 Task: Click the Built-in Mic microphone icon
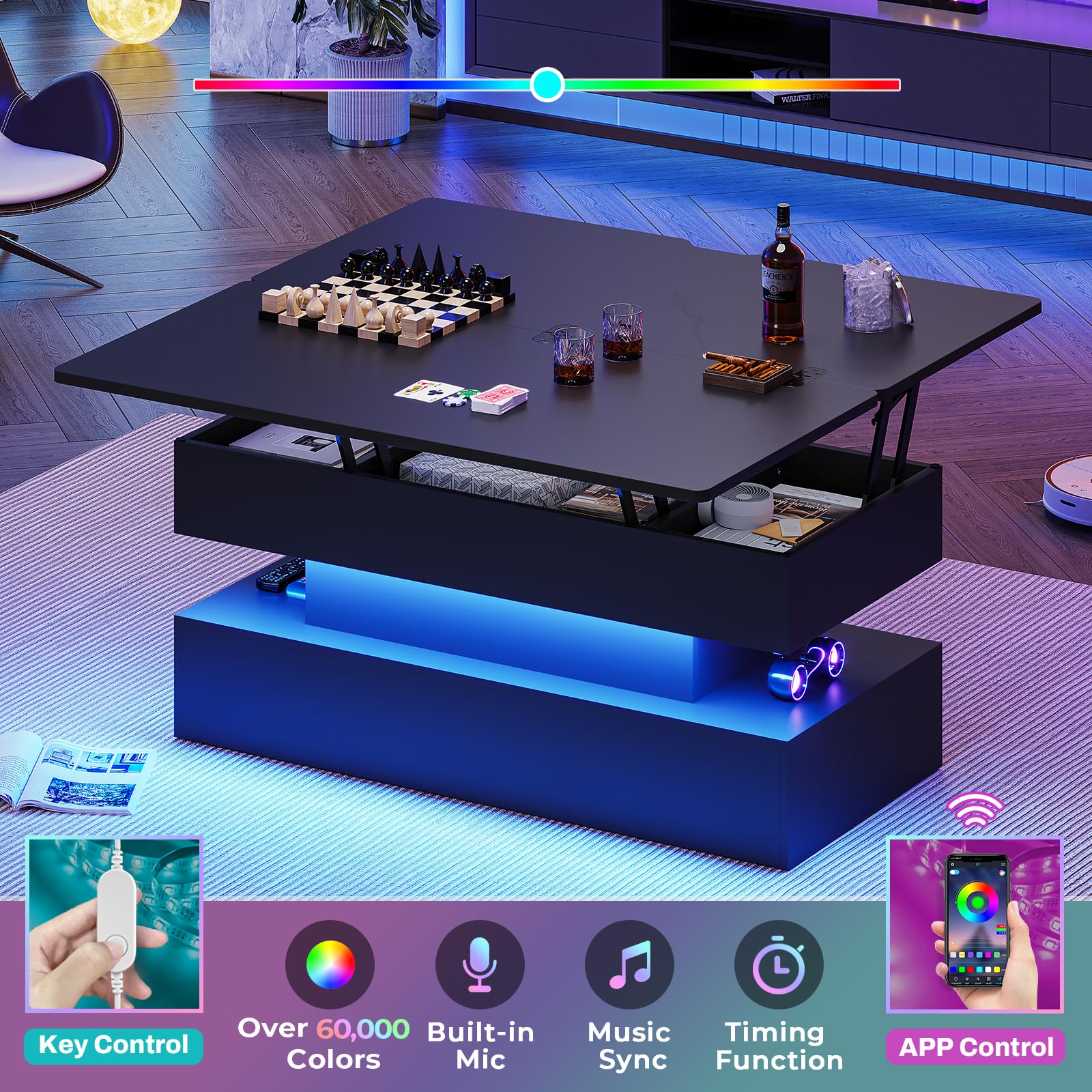click(480, 964)
